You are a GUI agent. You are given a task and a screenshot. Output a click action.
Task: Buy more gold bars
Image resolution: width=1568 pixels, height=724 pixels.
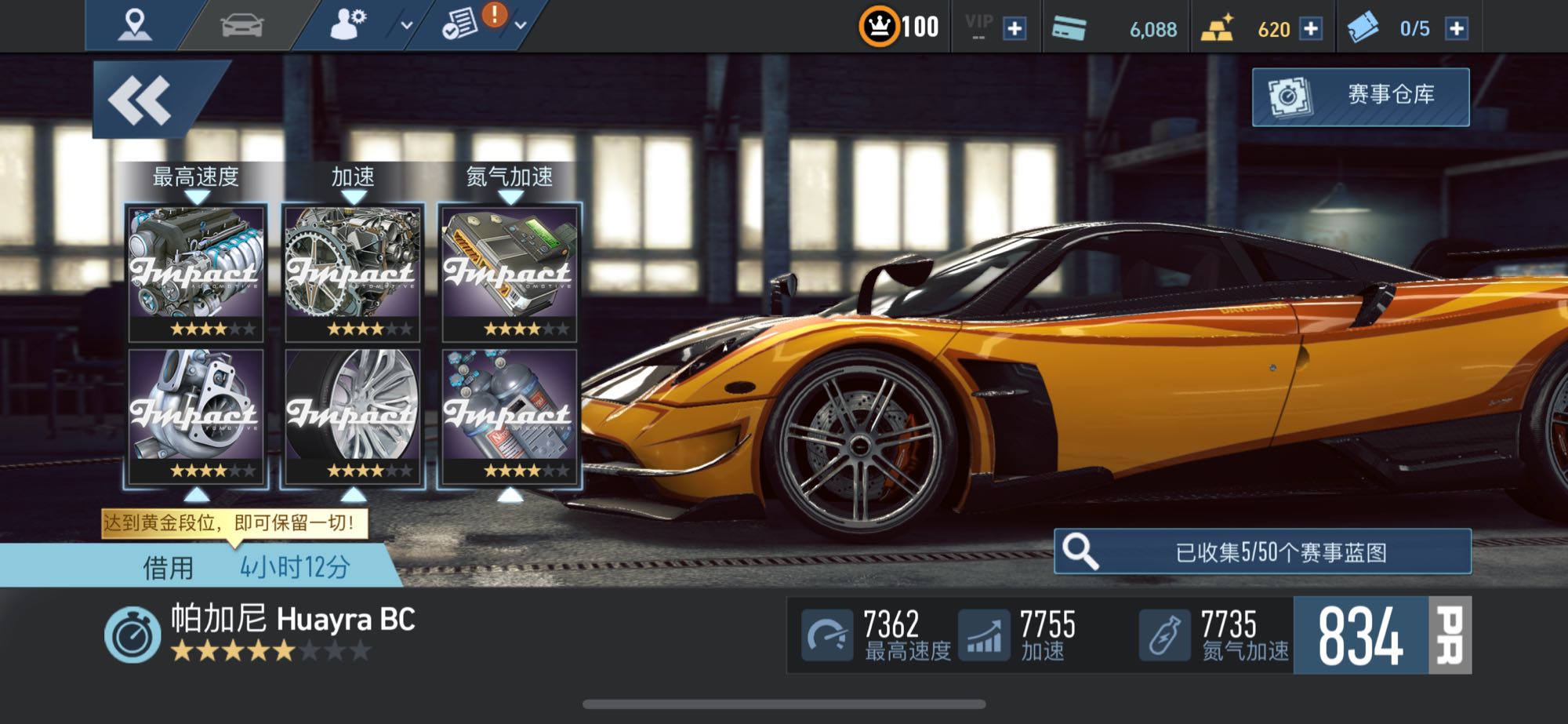tap(1310, 29)
